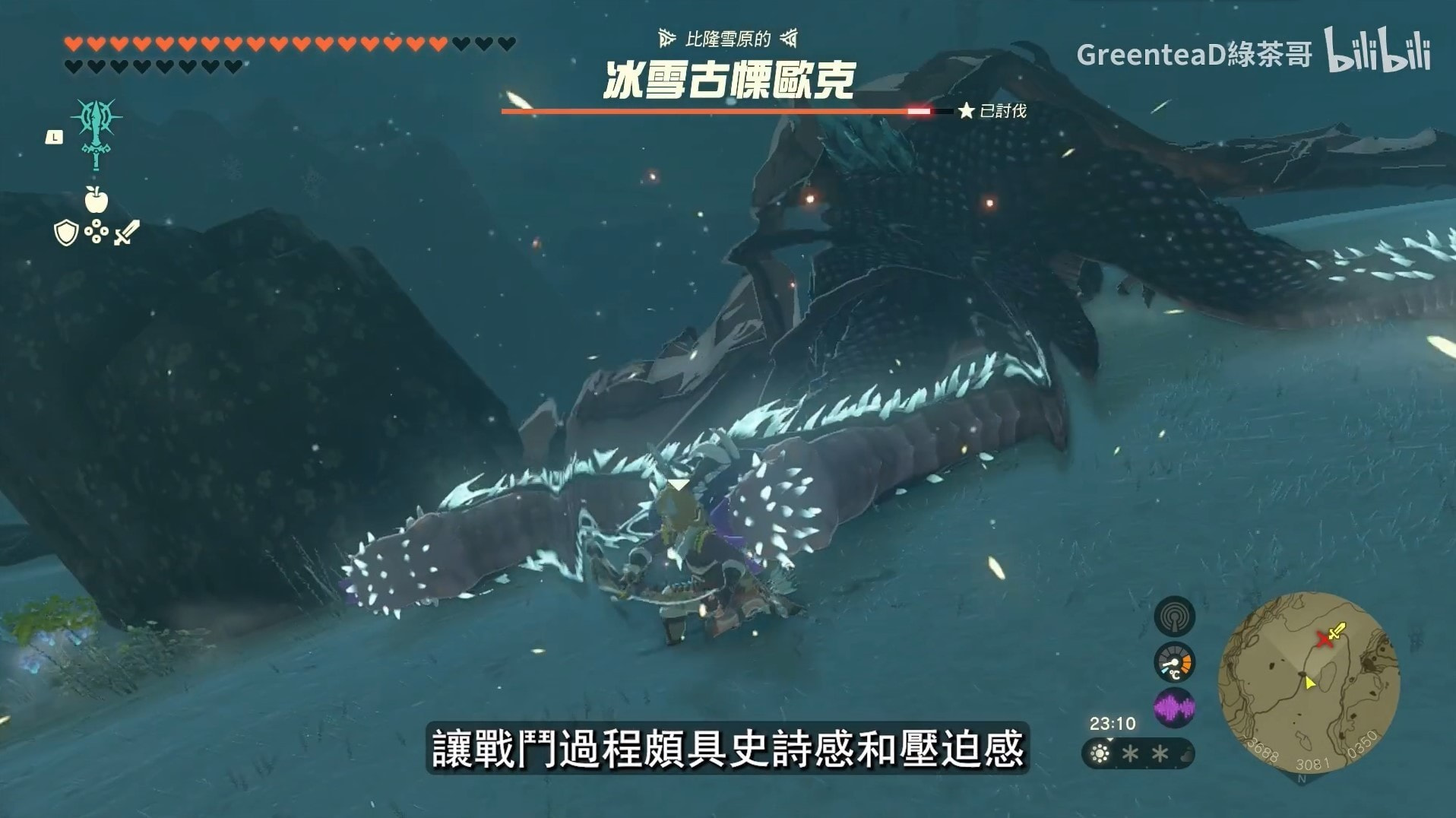
Task: Open the weather forecast panel
Action: (1138, 754)
